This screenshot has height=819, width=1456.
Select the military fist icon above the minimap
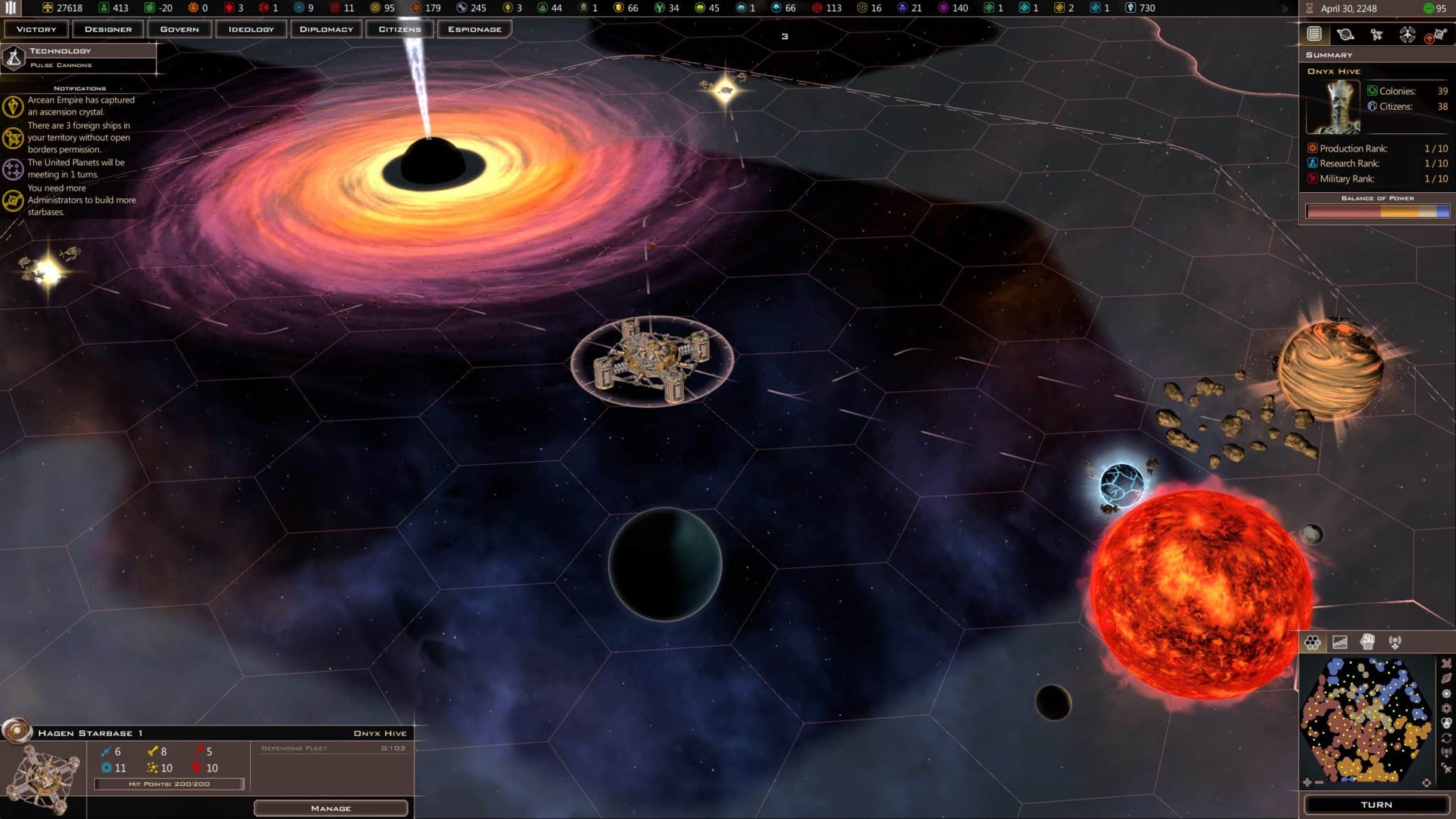pyautogui.click(x=1368, y=641)
